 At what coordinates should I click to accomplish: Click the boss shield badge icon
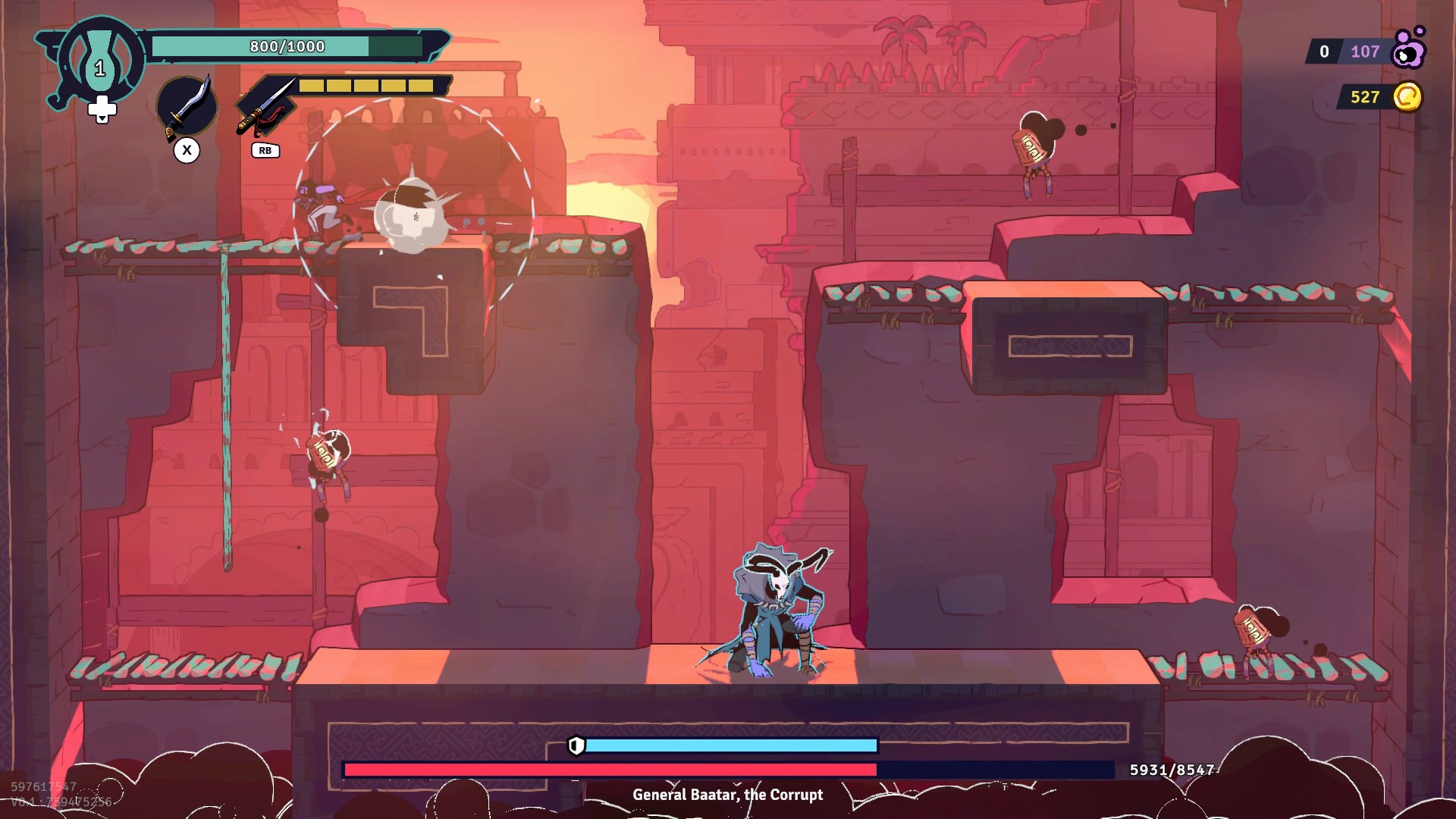[x=576, y=746]
